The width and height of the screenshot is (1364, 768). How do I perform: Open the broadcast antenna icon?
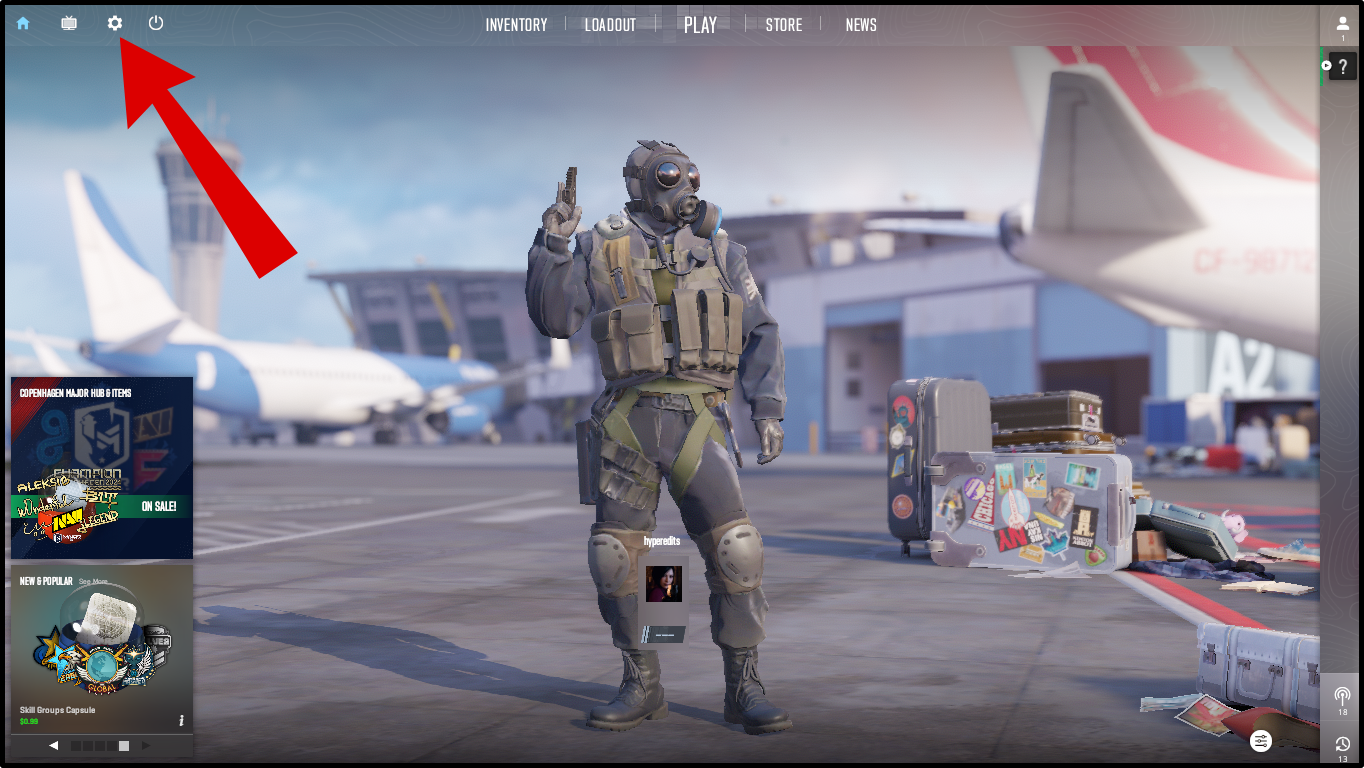point(1342,695)
